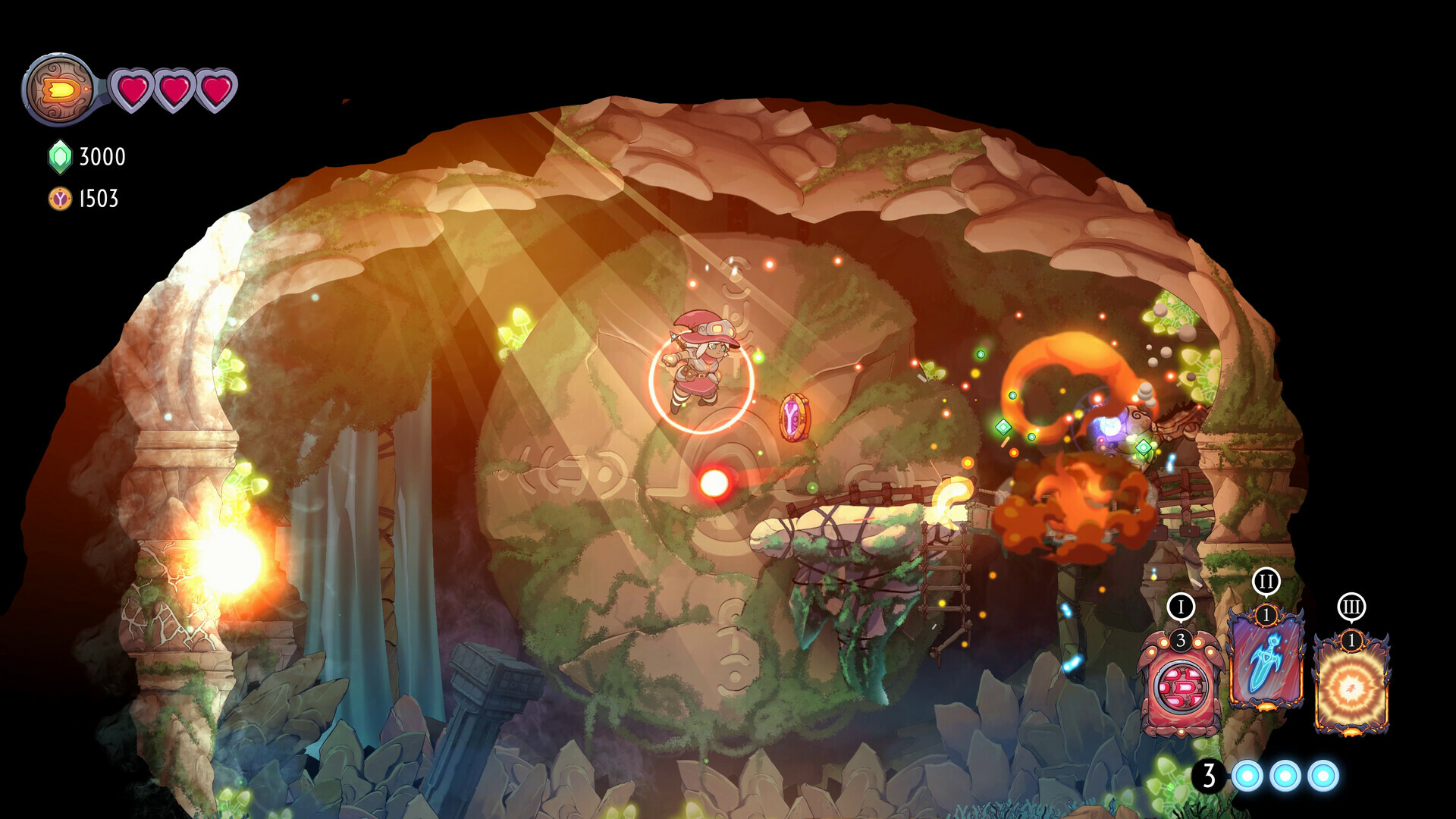Click the gem counter showing 3000
This screenshot has height=819, width=1456.
(x=101, y=158)
